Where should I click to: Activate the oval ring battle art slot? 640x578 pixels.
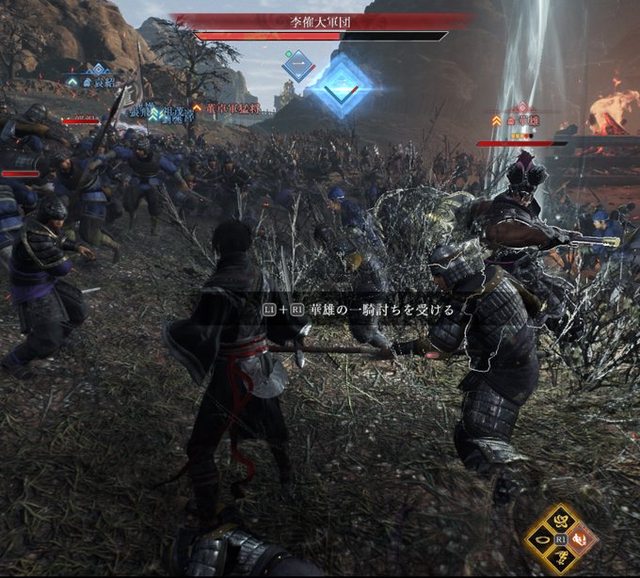(543, 540)
